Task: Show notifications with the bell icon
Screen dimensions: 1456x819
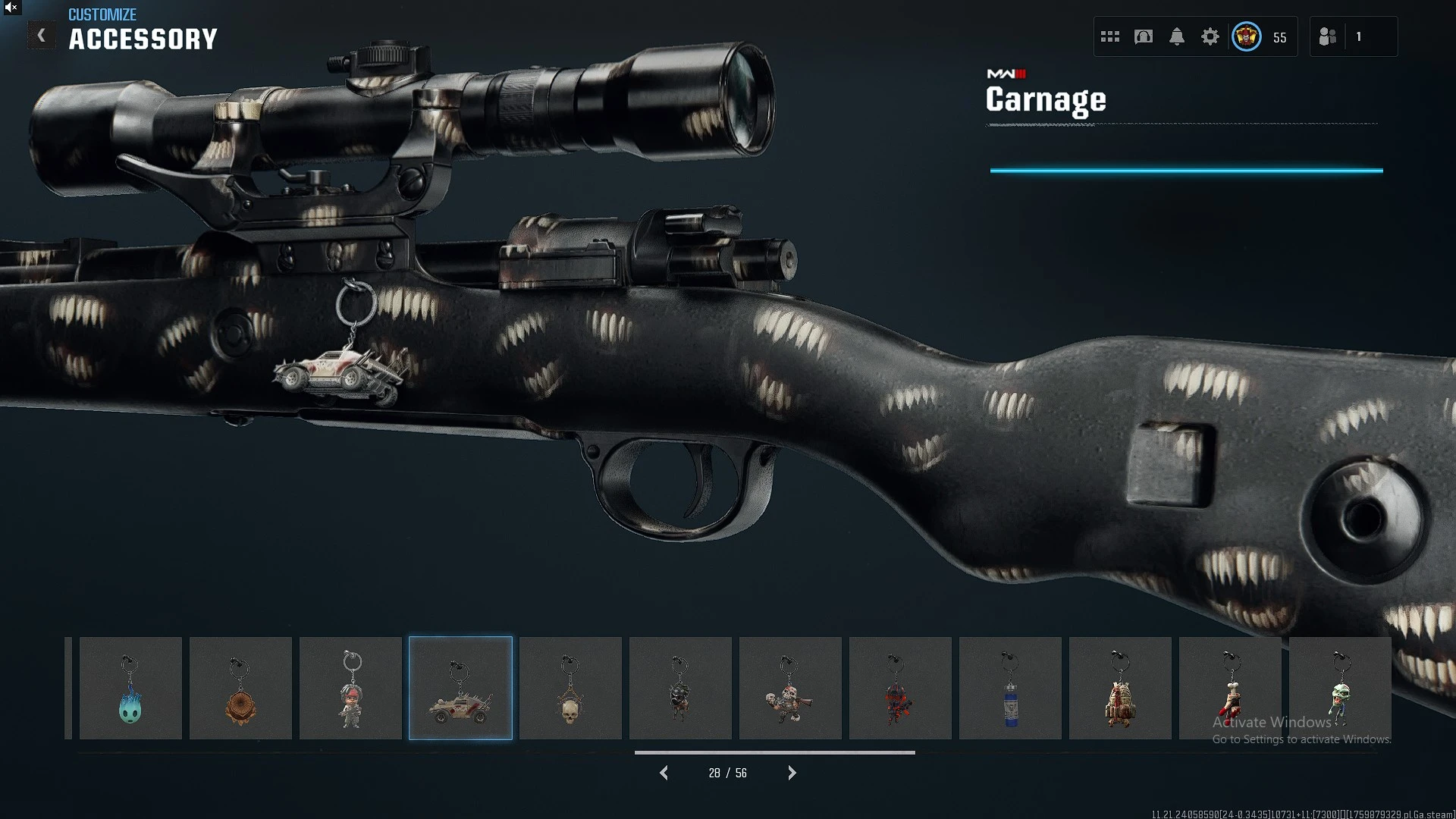Action: 1177,36
